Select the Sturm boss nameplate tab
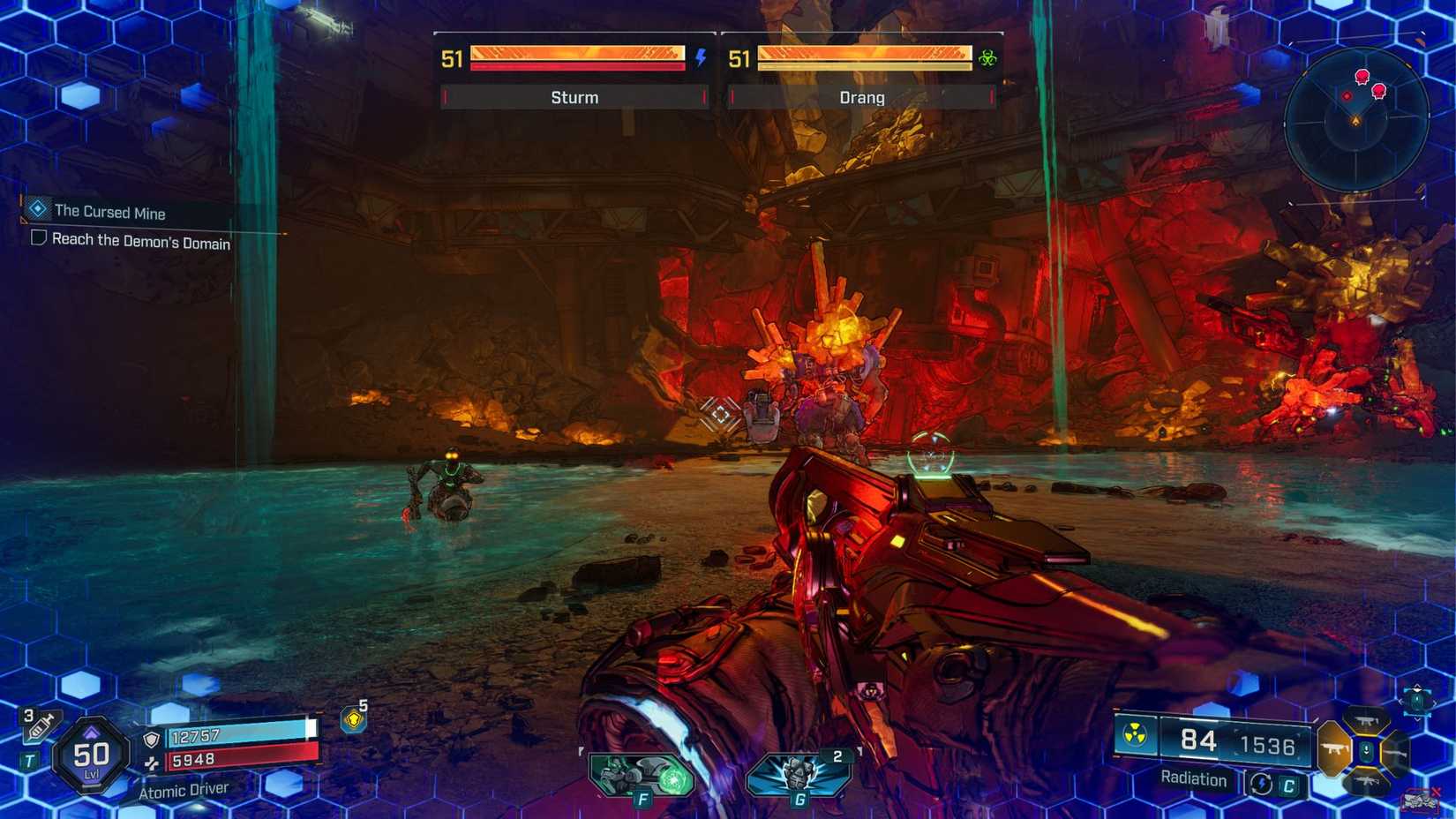Screen dimensions: 1456x819 (x=573, y=97)
